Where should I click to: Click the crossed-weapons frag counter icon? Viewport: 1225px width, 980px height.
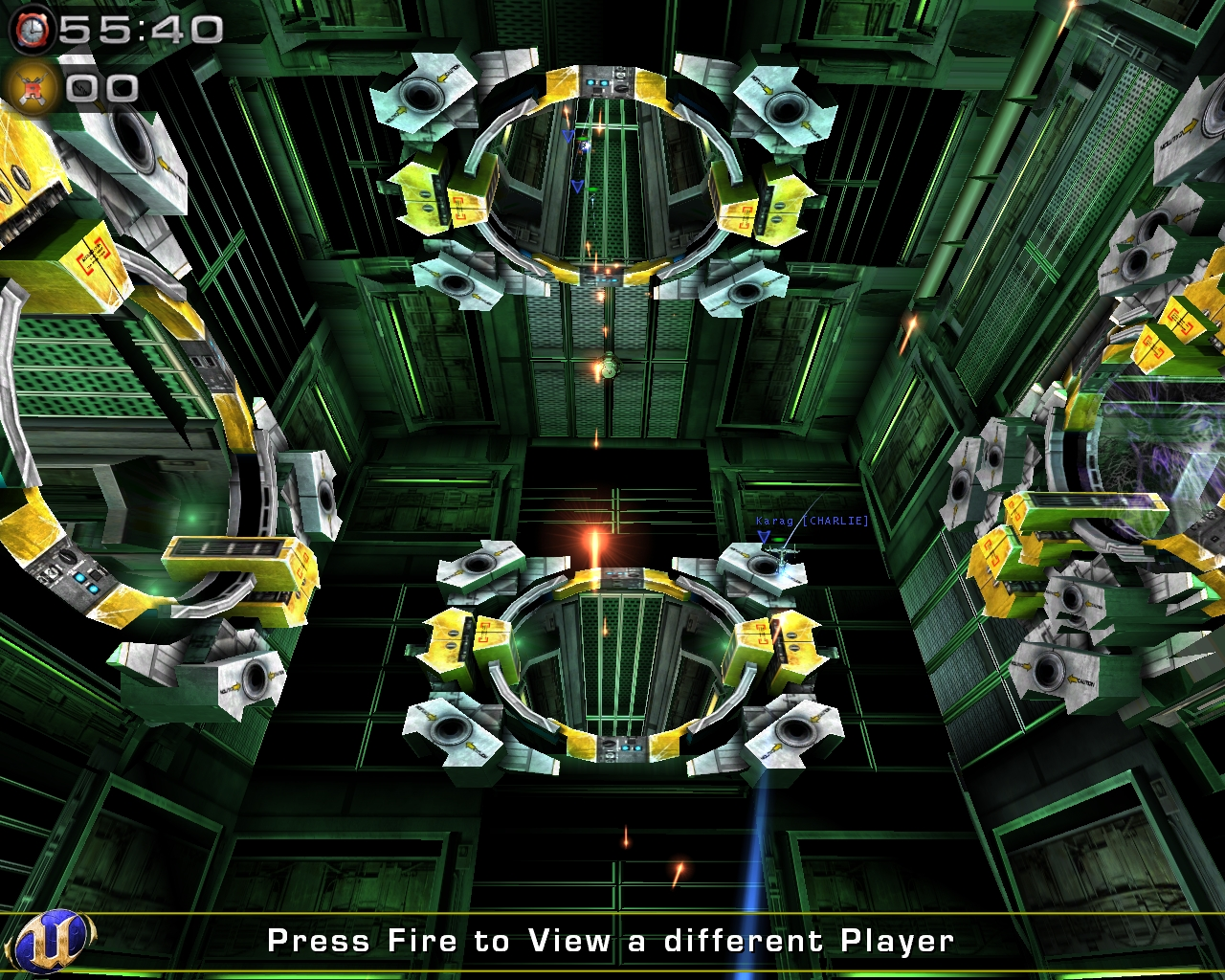click(x=33, y=86)
